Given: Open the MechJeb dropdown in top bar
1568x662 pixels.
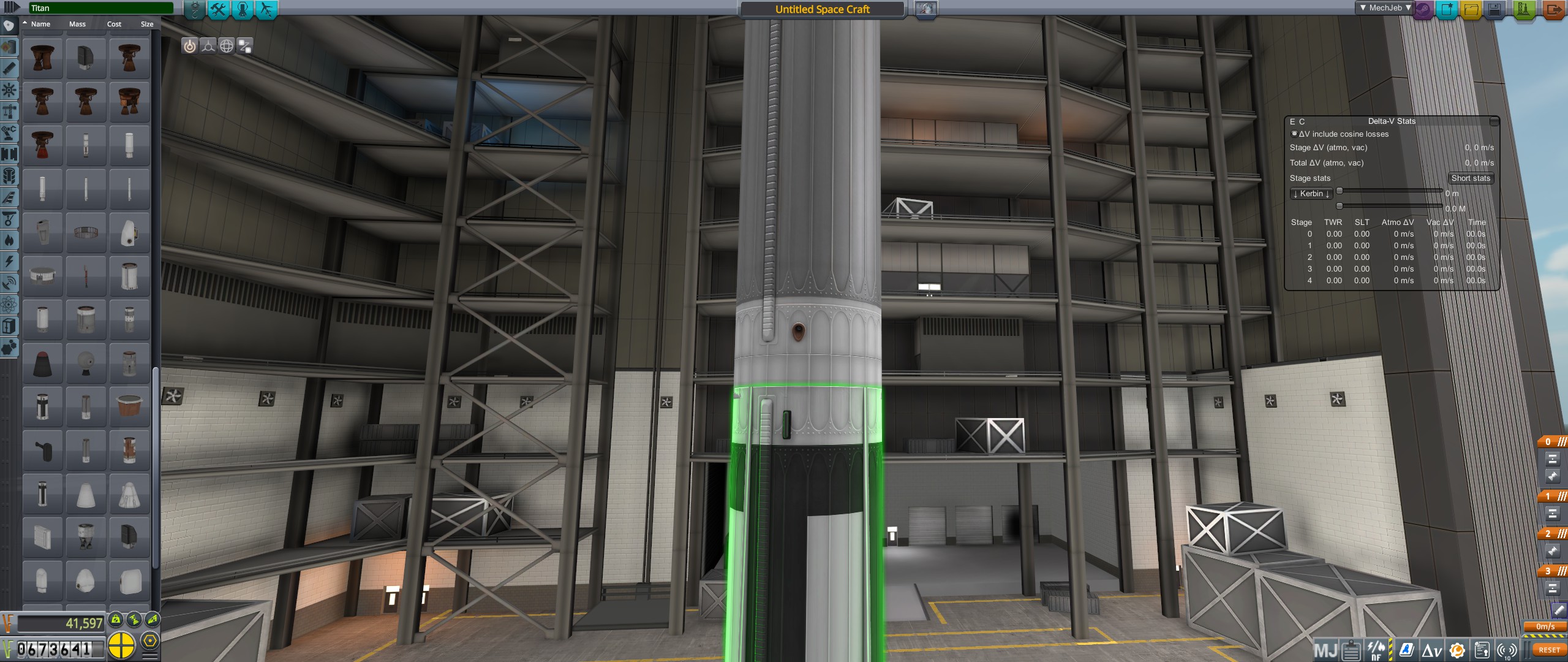Looking at the screenshot, I should click(x=1385, y=7).
